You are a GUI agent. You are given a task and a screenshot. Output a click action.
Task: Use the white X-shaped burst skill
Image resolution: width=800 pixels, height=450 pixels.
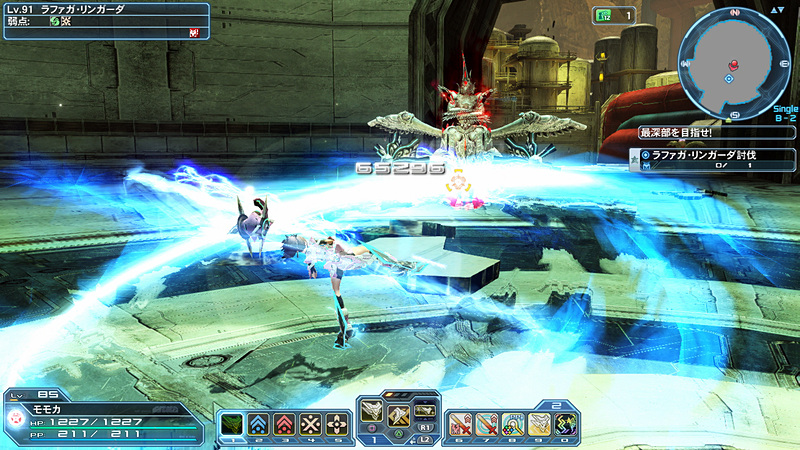click(x=311, y=423)
